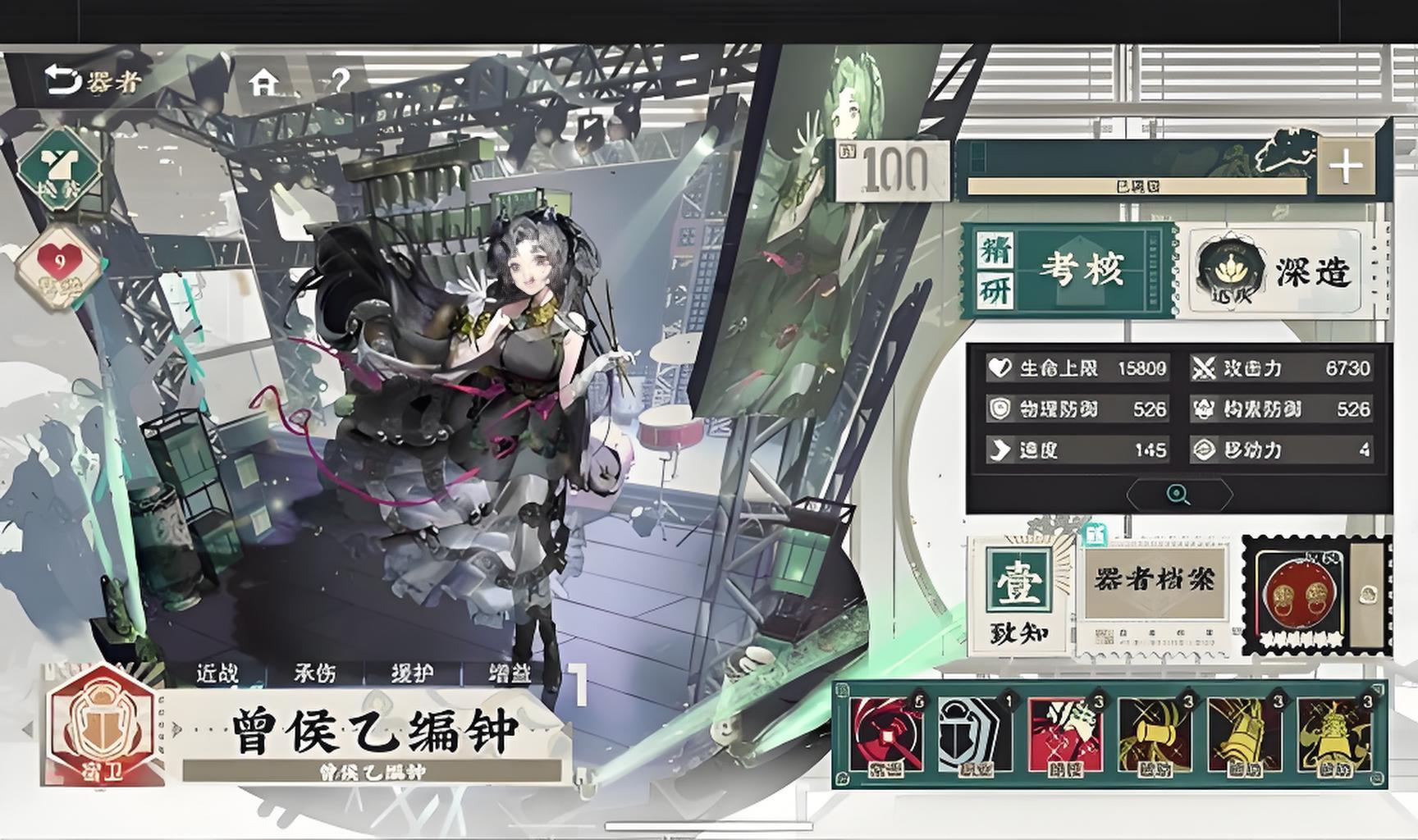
Task: Select the red hammer strike skill icon
Action: pyautogui.click(x=885, y=735)
